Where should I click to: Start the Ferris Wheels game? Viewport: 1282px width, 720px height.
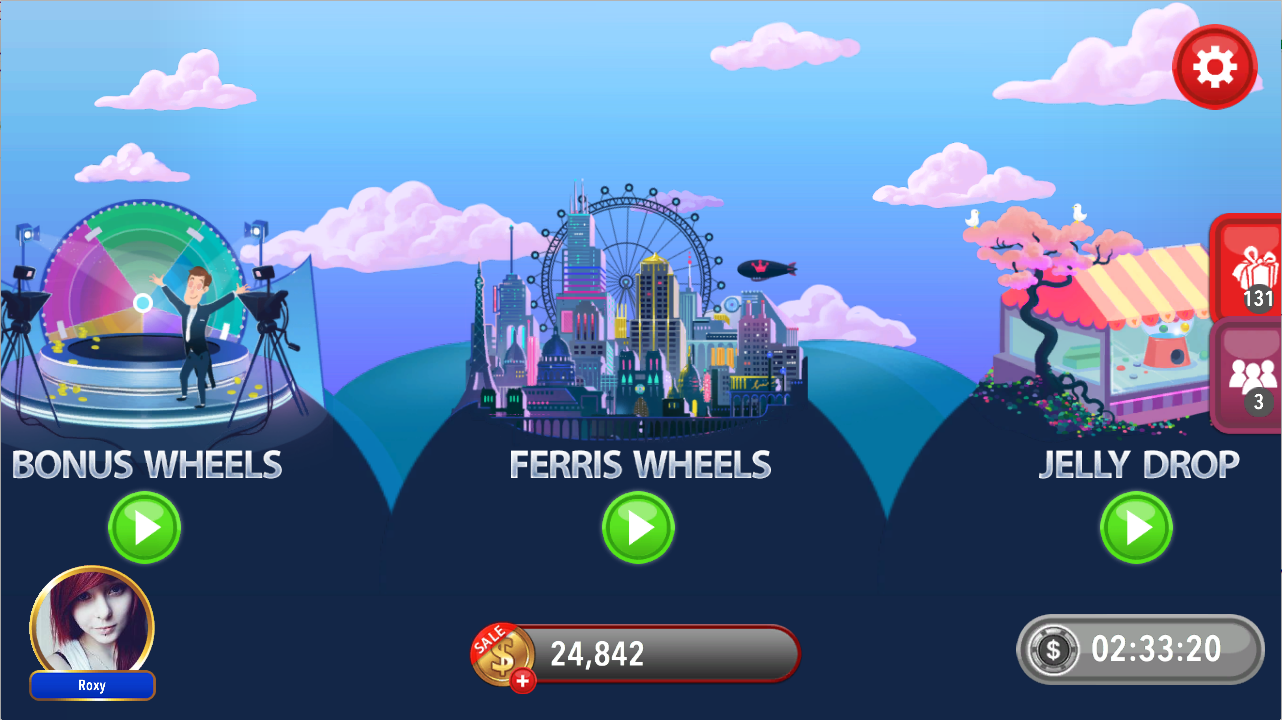[639, 527]
